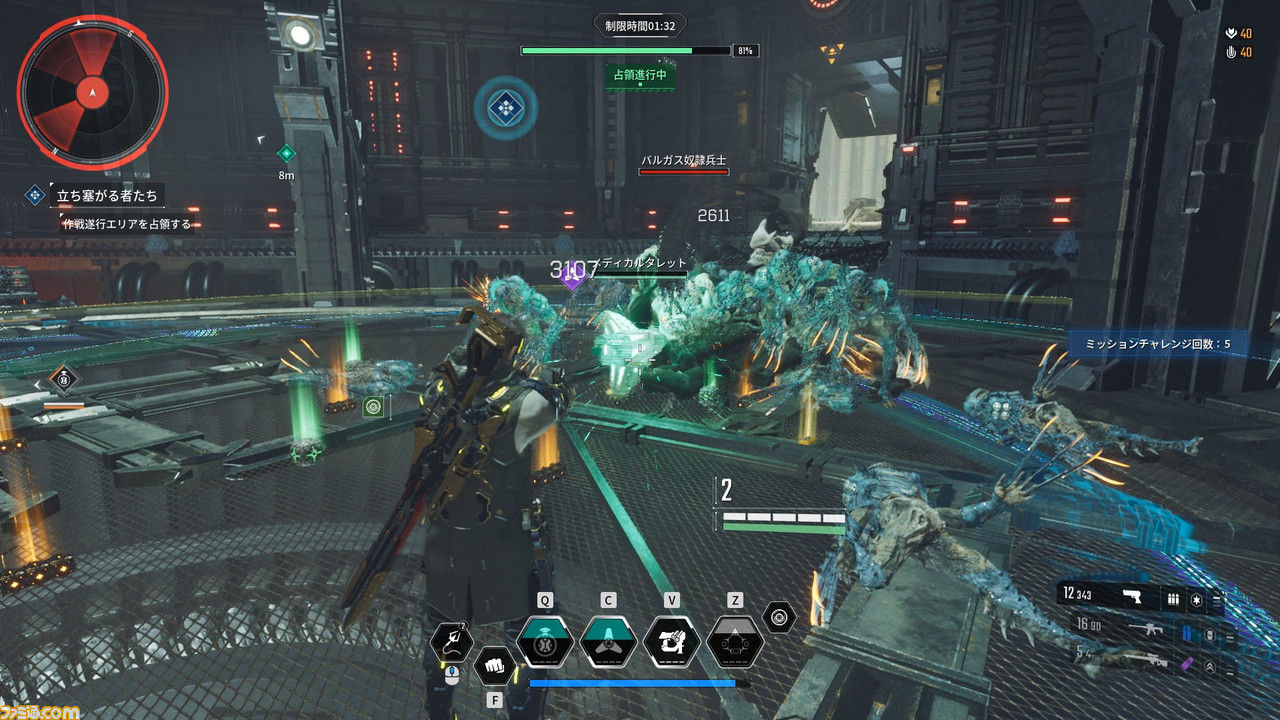Click the circular red radar minimap
Viewport: 1280px width, 720px height.
92,93
